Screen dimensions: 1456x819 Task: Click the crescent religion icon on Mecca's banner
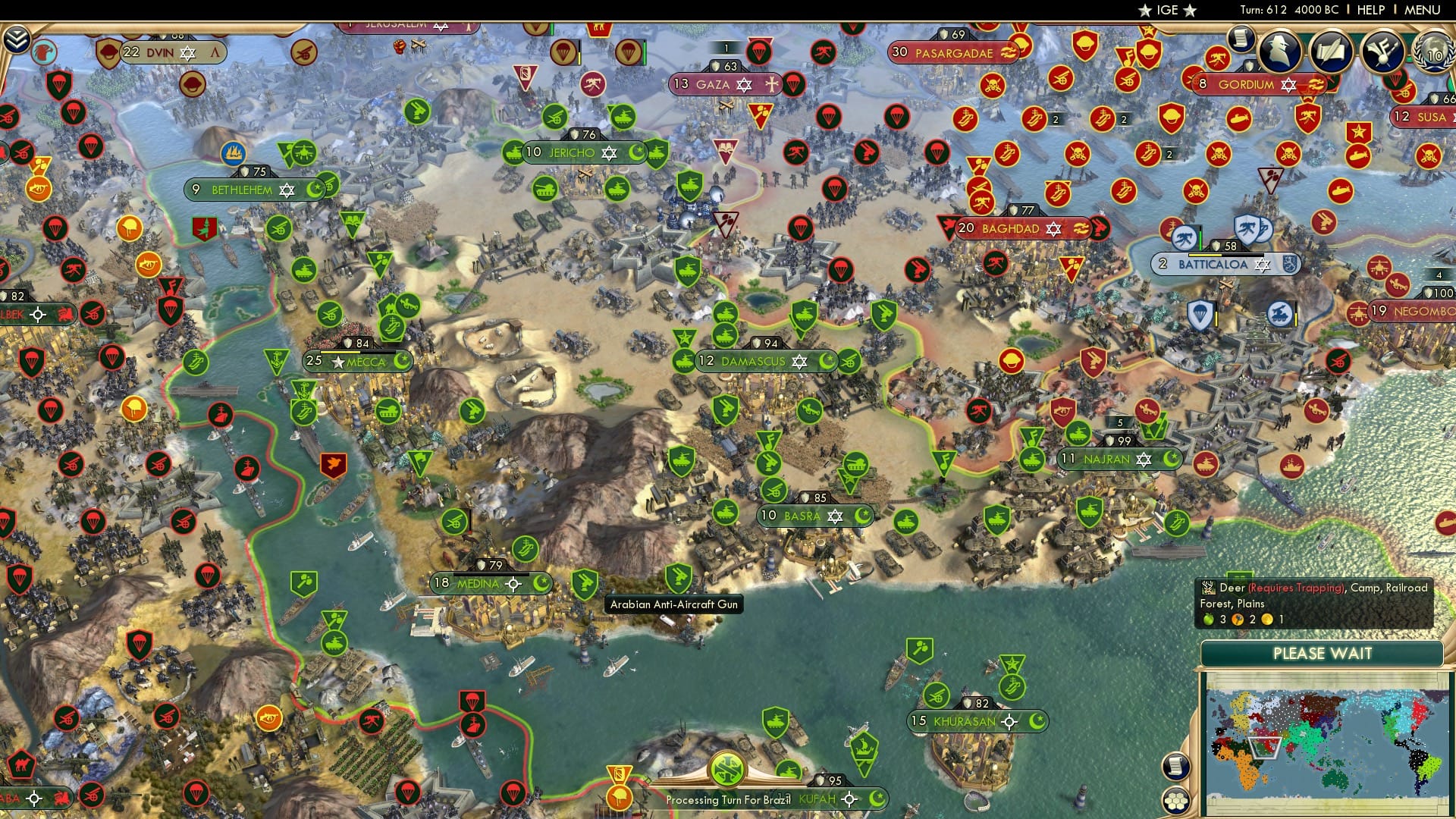400,362
